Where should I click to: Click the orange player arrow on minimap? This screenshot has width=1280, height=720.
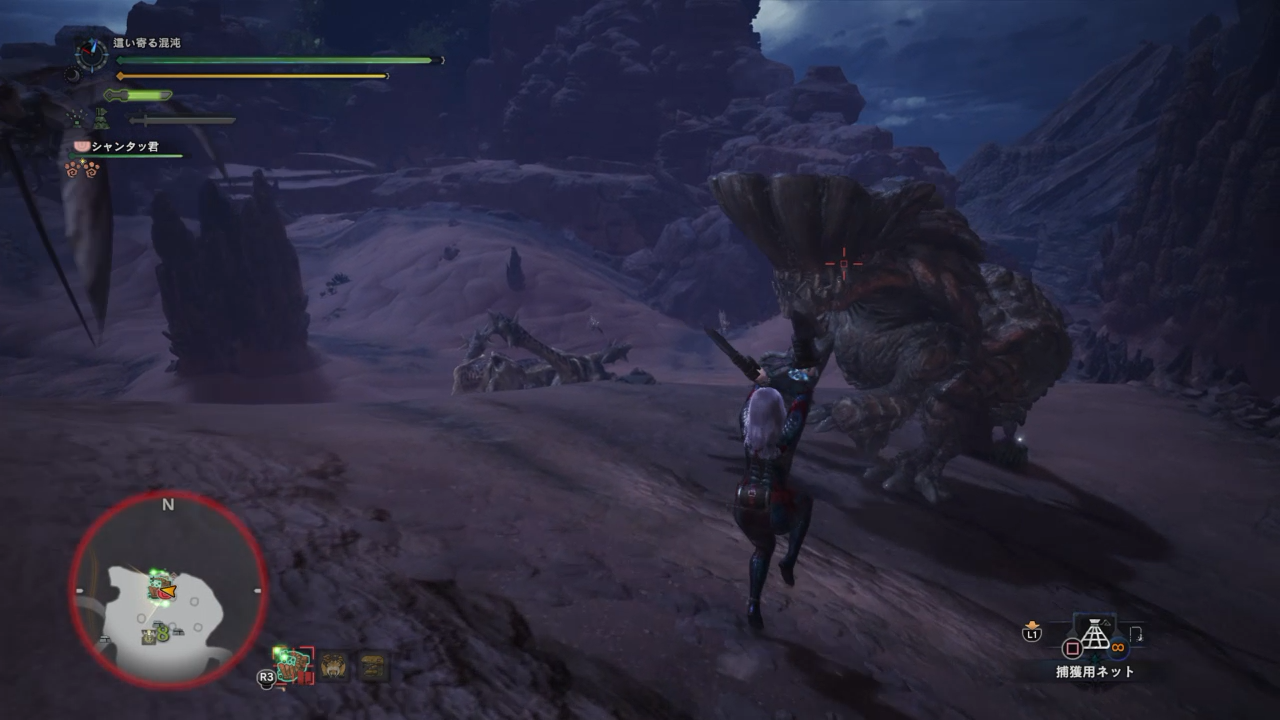pyautogui.click(x=168, y=592)
